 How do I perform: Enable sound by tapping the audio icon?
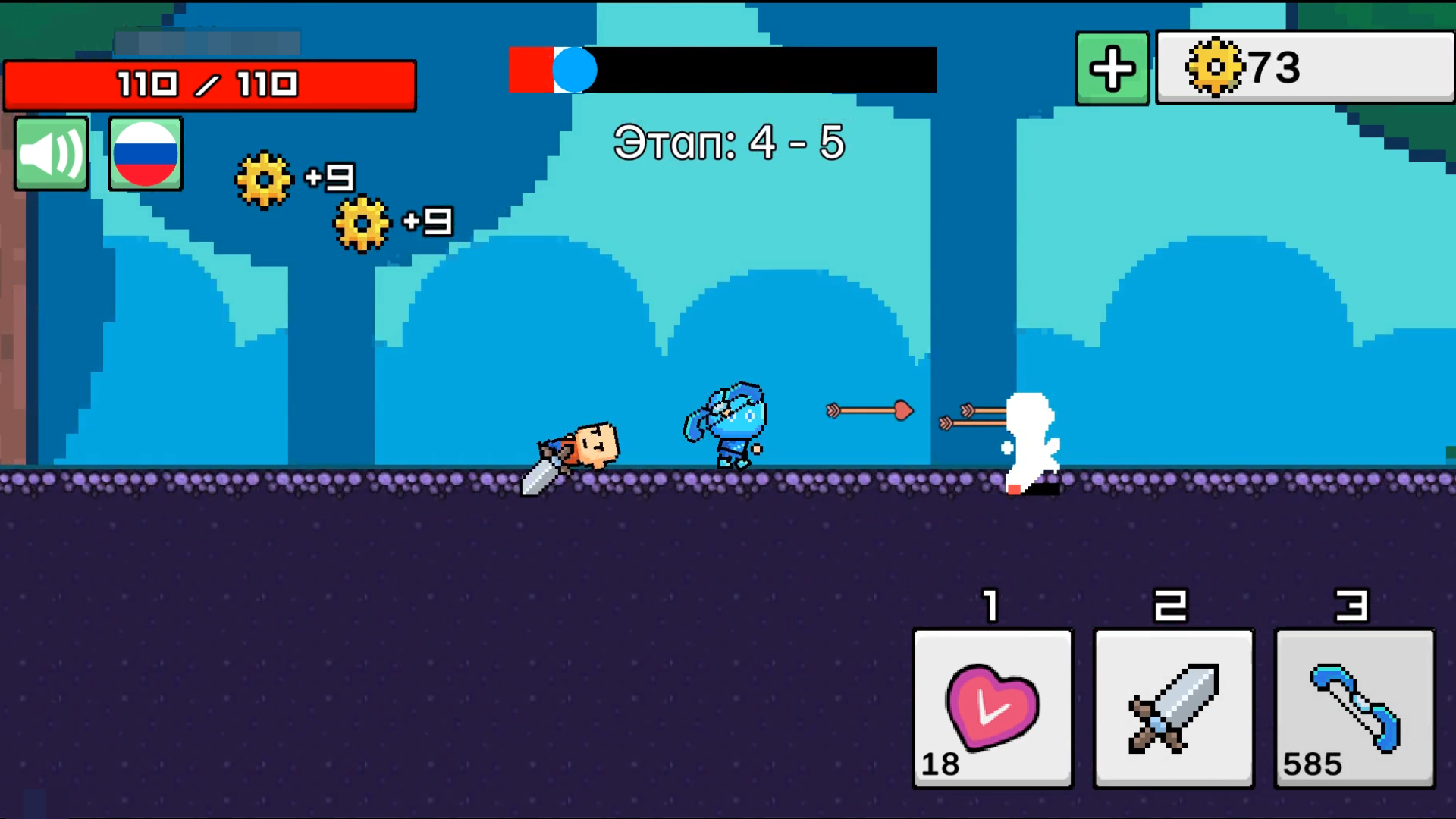(x=50, y=153)
